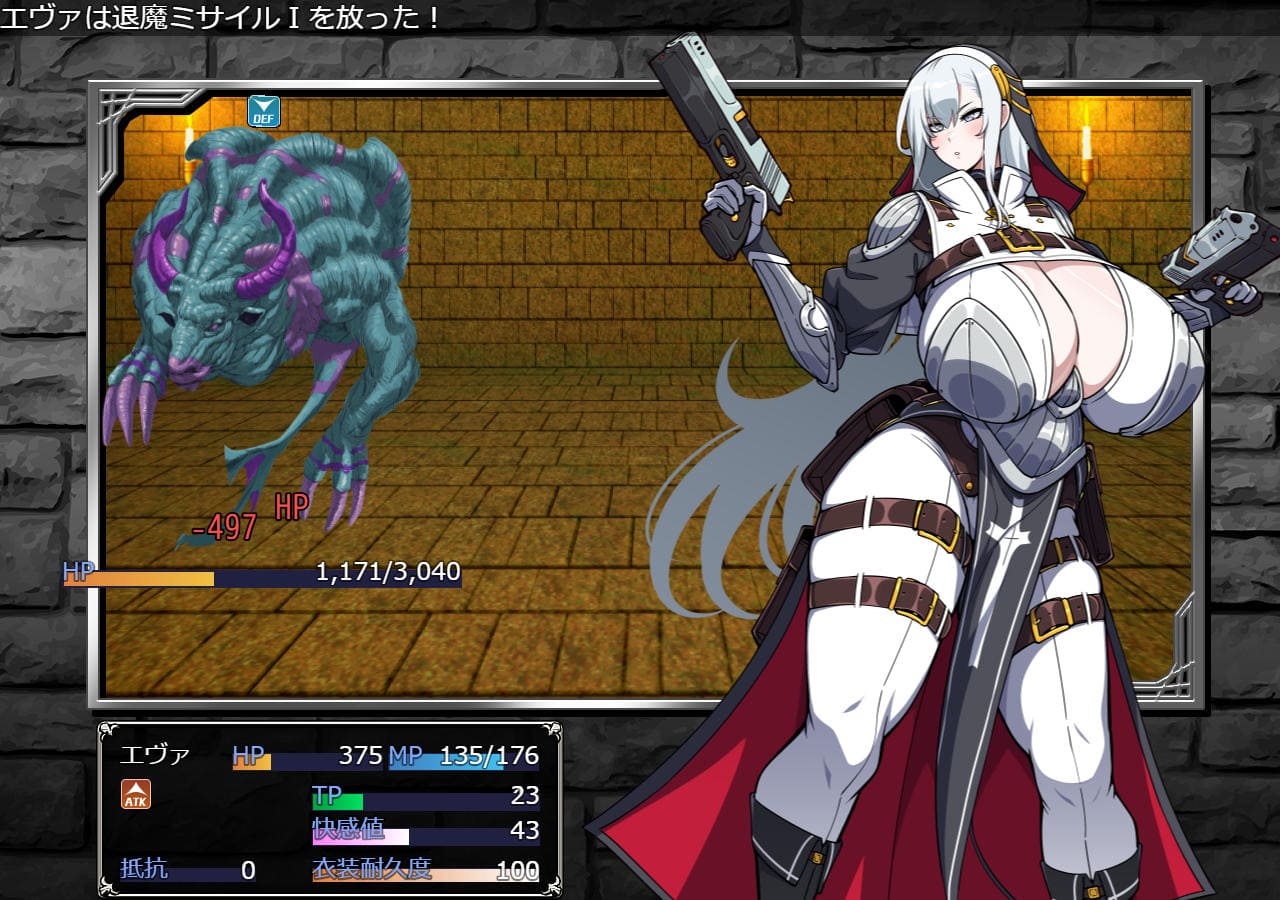Image resolution: width=1280 pixels, height=900 pixels.
Task: Select the DEF status icon above the enemy
Action: pos(264,111)
